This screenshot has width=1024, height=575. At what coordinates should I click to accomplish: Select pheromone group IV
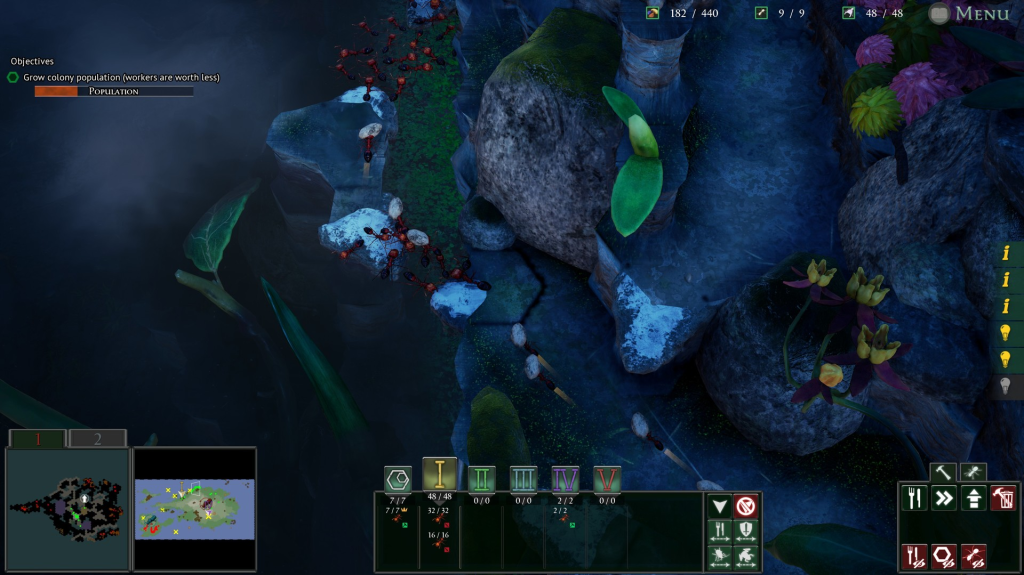565,478
